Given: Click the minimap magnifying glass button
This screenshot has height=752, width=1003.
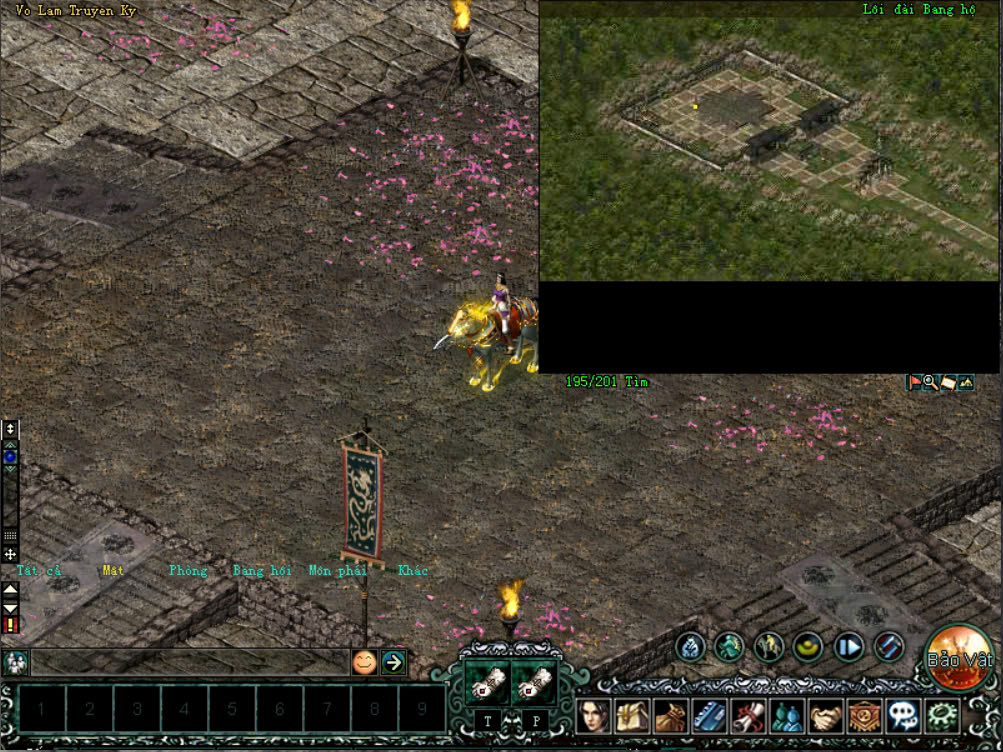Looking at the screenshot, I should pyautogui.click(x=931, y=382).
